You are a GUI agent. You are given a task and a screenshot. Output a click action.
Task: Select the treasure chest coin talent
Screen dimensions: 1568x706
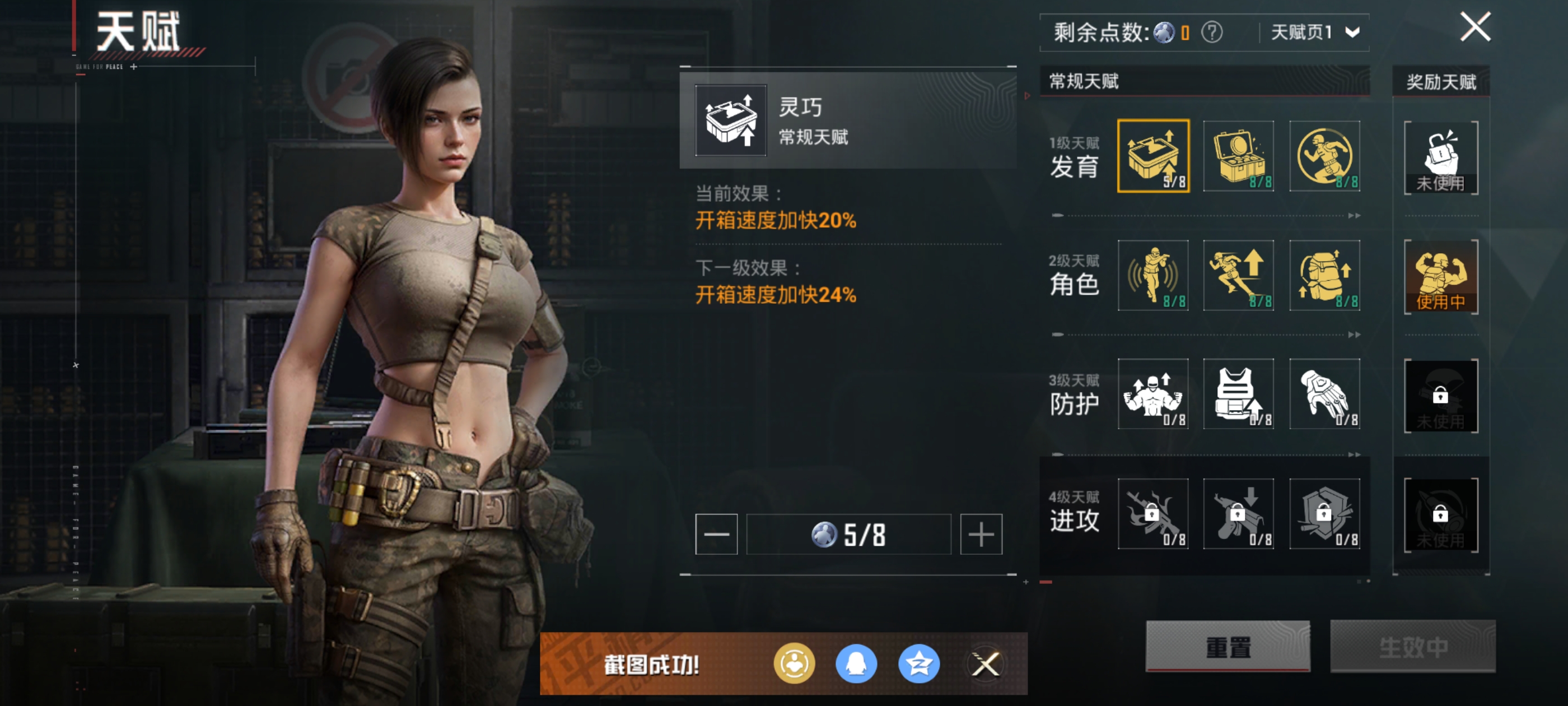[x=1239, y=156]
